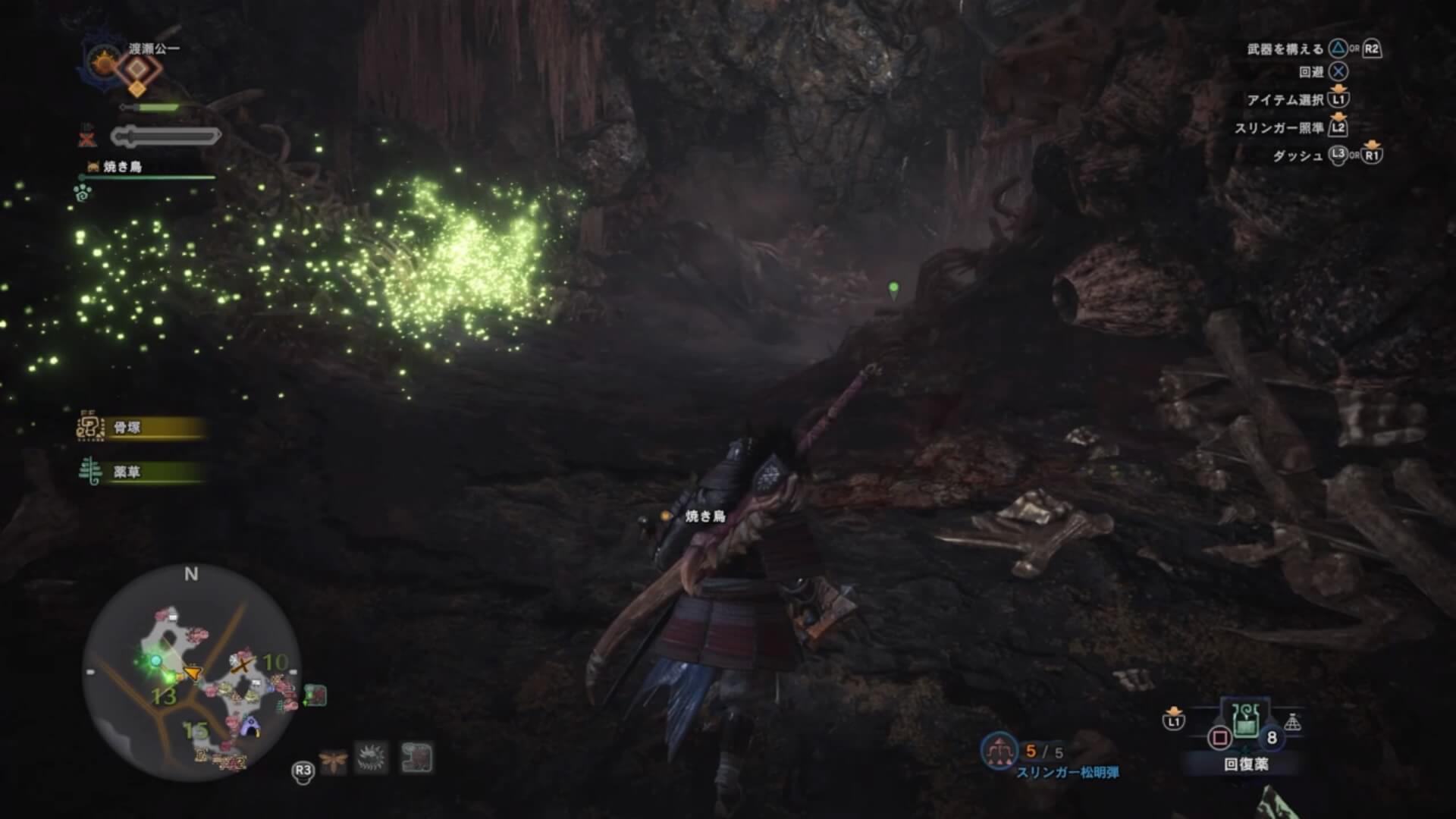Open the circular area minimap
Screen dimensions: 1456x819
191,672
